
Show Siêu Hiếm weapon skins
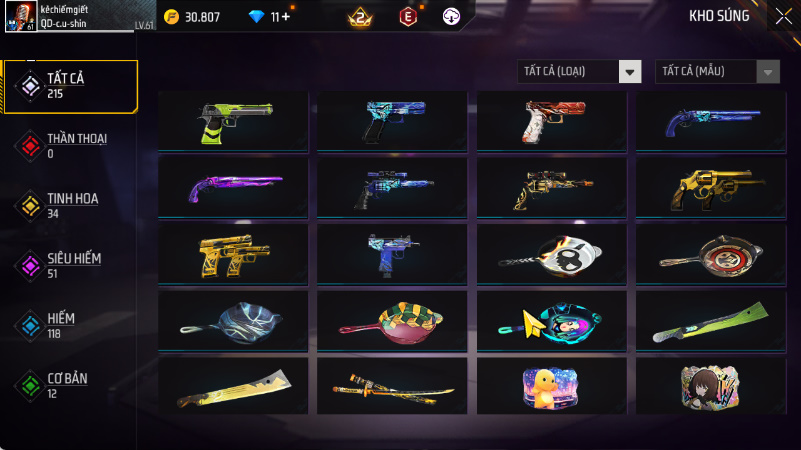tap(70, 265)
